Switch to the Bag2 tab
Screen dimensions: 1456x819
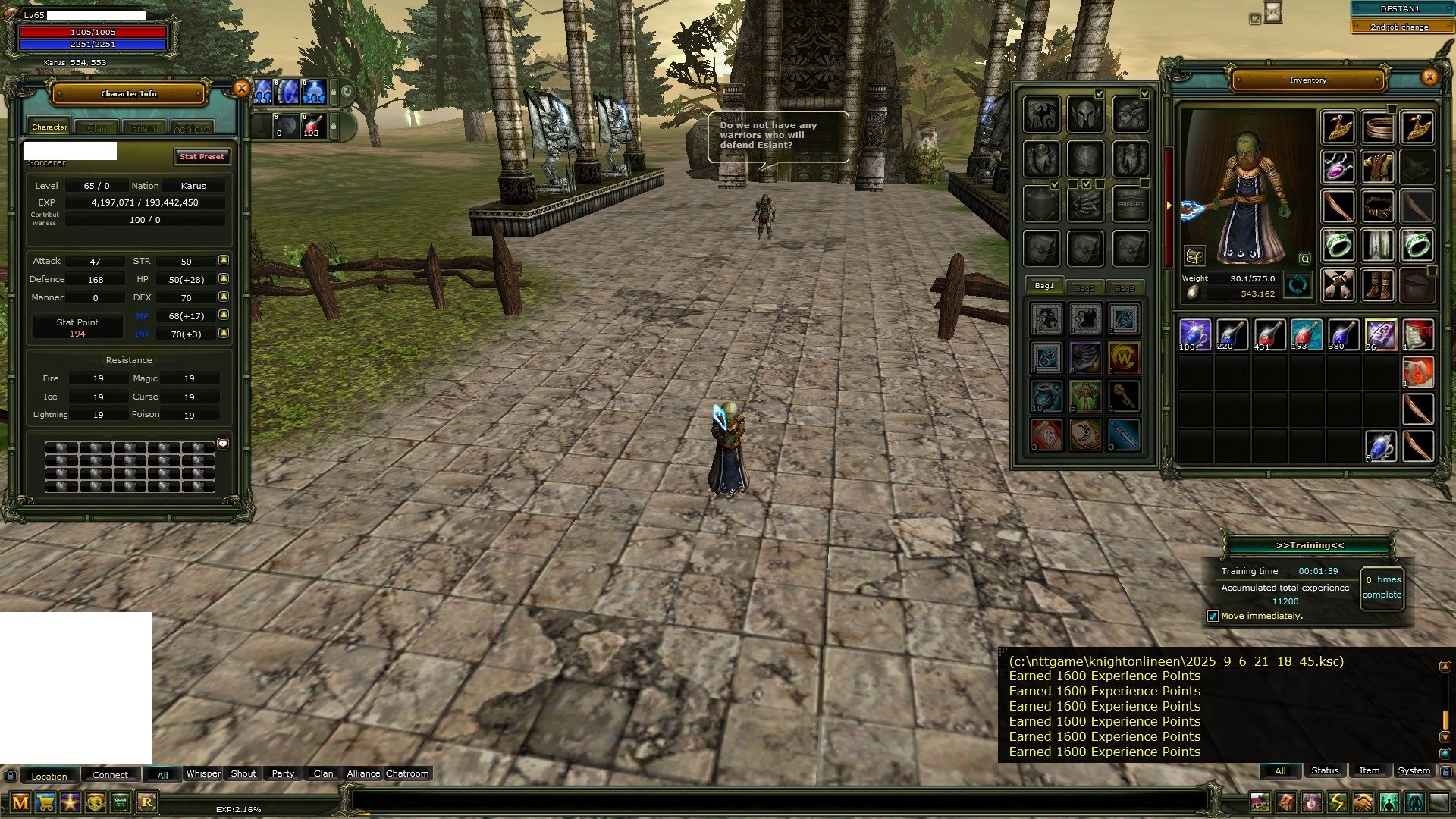click(1084, 288)
